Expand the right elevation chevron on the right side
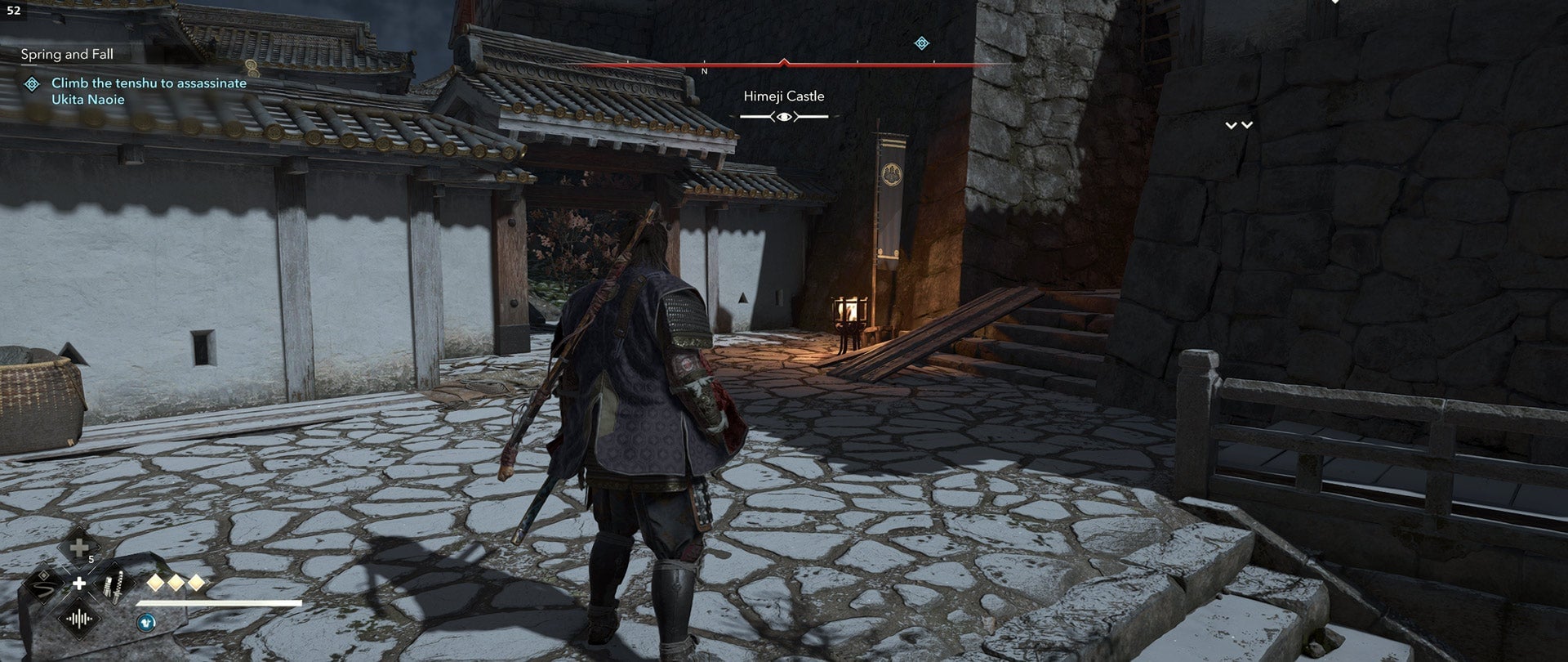 pyautogui.click(x=1246, y=124)
